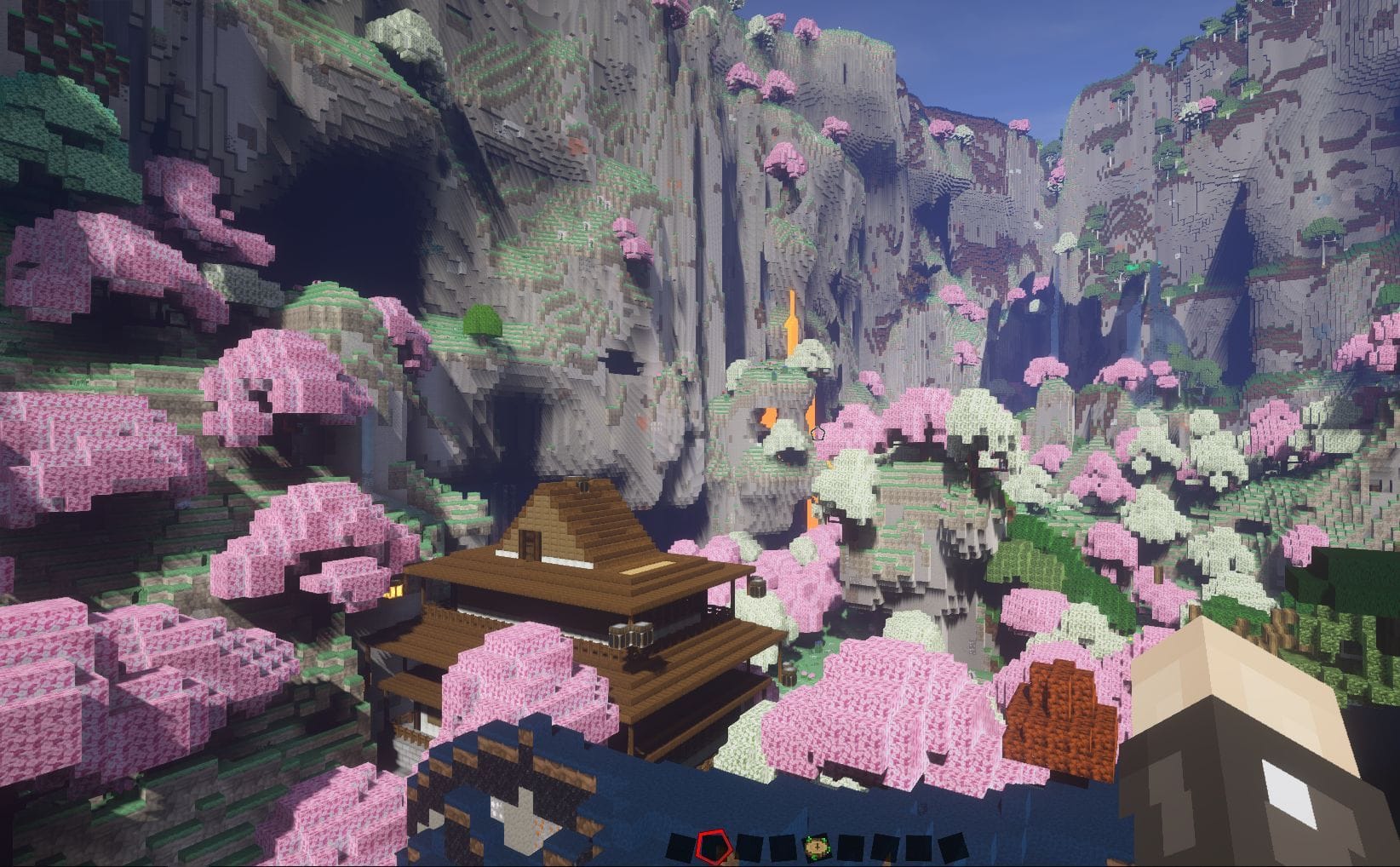Click the sixth hotbar slot

click(x=849, y=845)
